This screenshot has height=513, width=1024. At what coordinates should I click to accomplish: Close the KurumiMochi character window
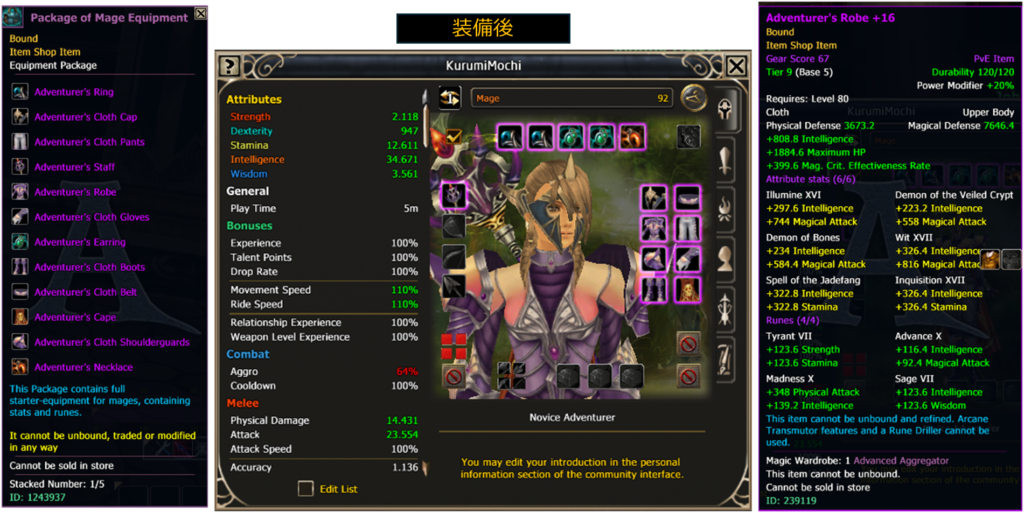(x=736, y=66)
